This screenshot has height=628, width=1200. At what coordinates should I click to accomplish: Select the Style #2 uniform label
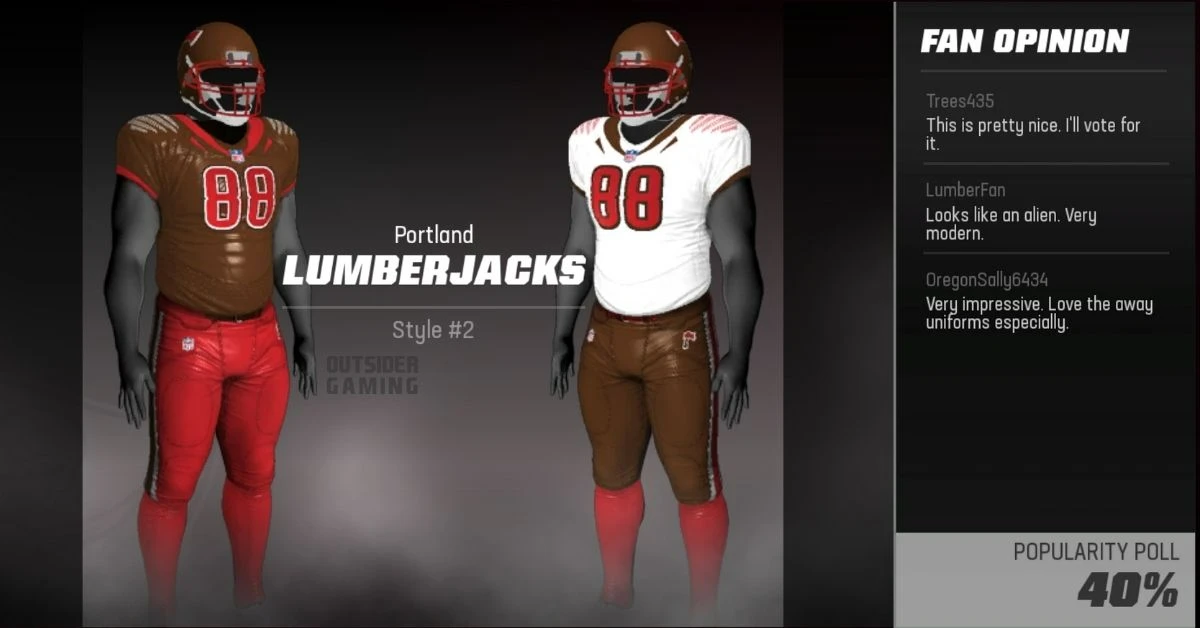(x=433, y=330)
